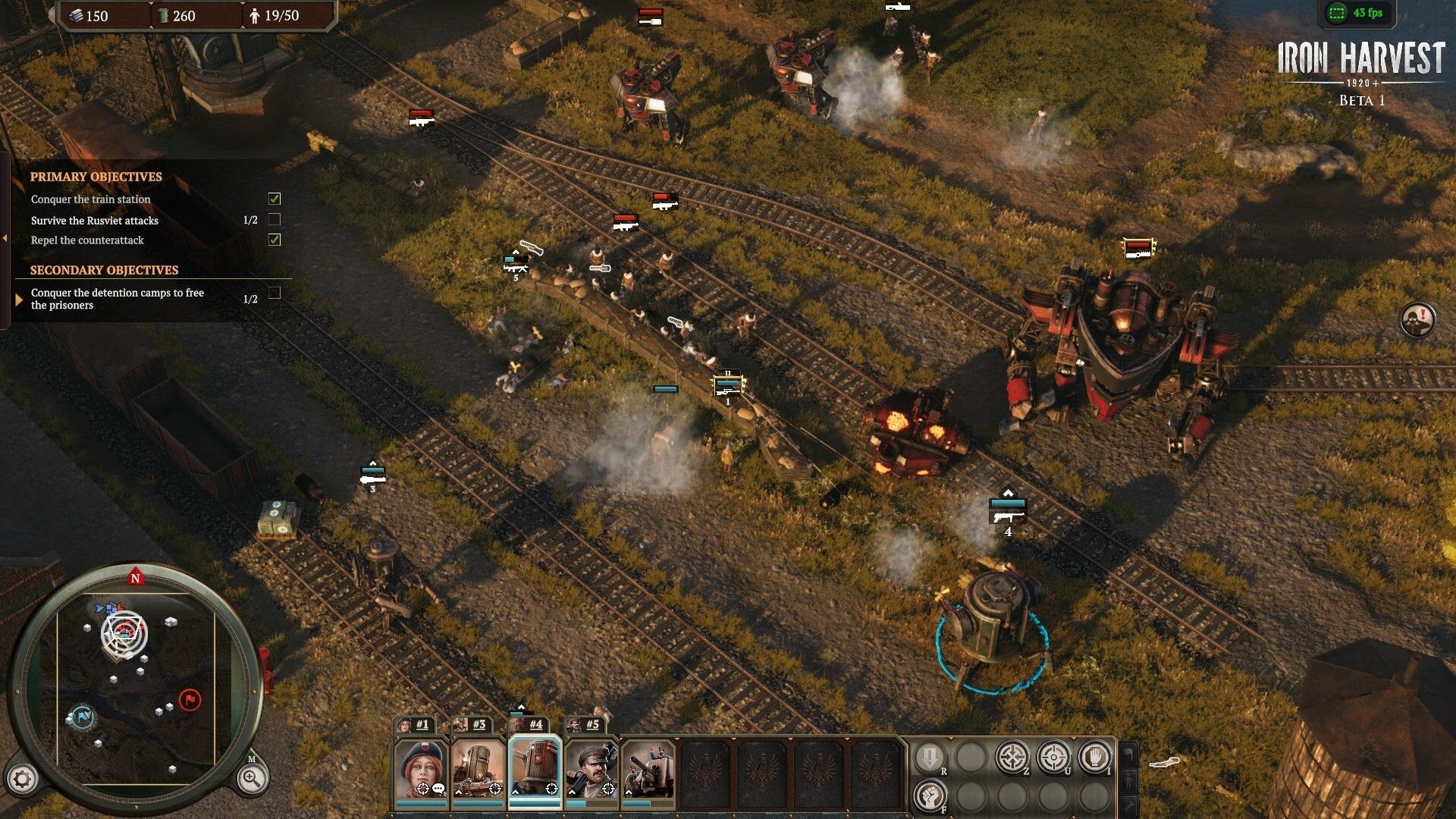Activate the retreat down-arrow command
Image resolution: width=1456 pixels, height=819 pixels.
(x=930, y=757)
